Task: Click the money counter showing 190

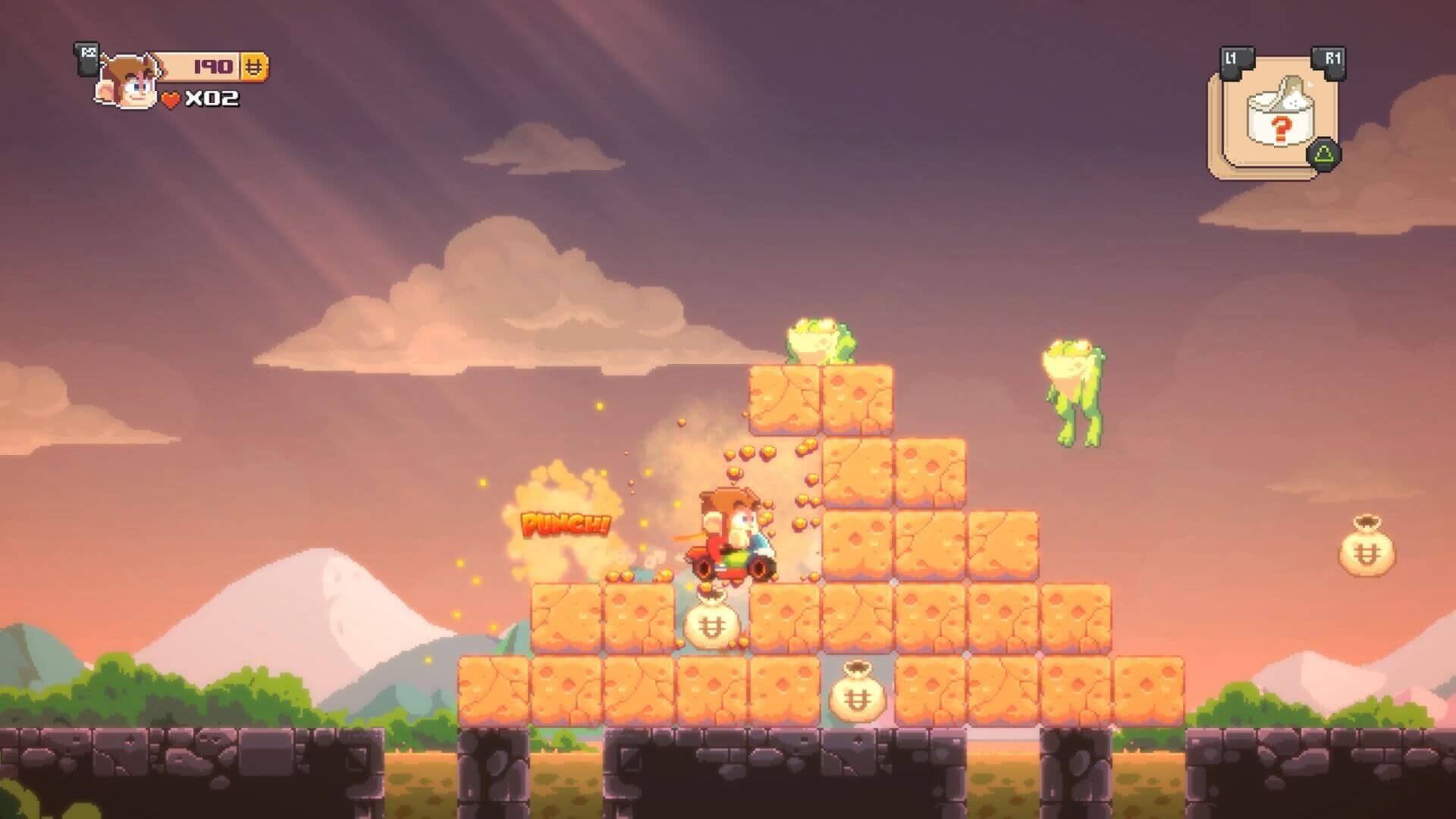Action: point(212,67)
